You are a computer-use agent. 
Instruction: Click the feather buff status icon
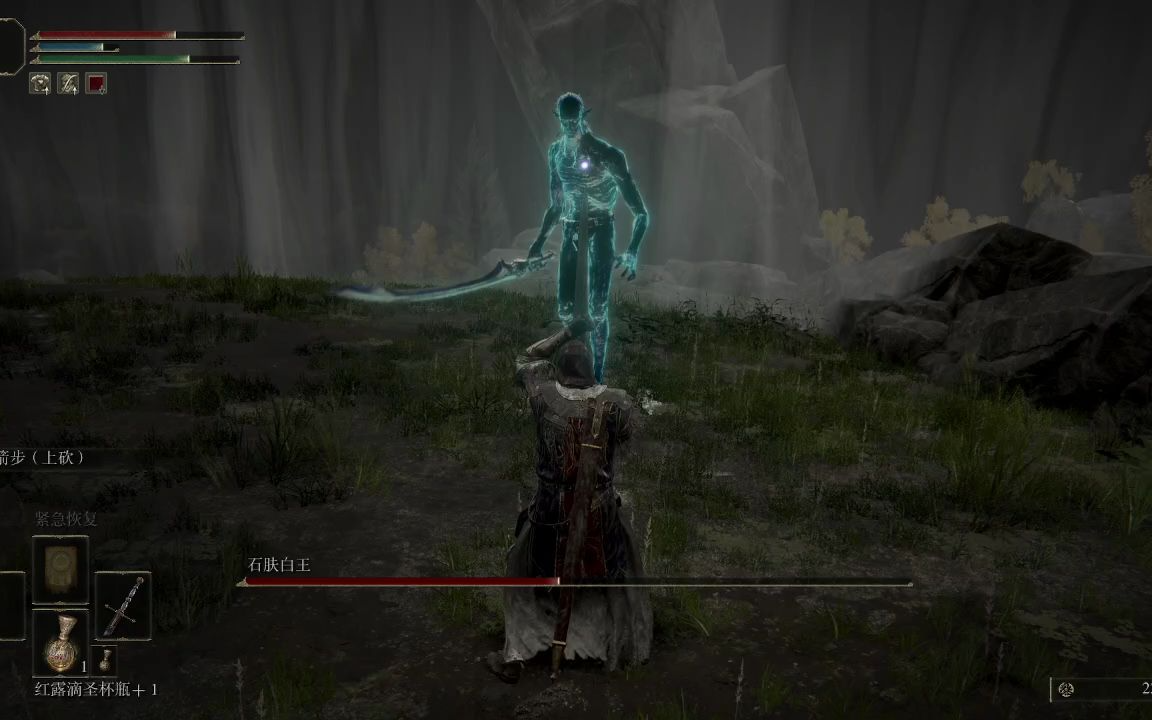click(x=68, y=83)
